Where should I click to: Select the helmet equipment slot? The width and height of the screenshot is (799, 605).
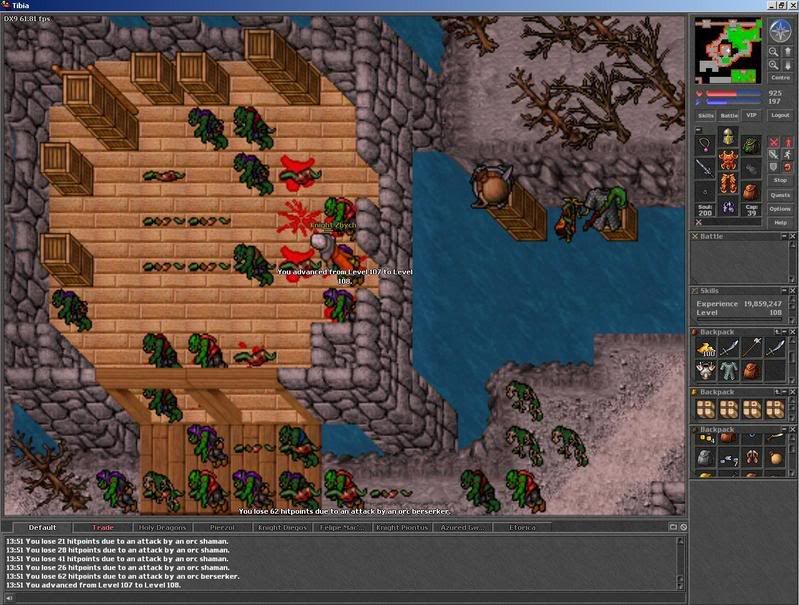(x=727, y=138)
